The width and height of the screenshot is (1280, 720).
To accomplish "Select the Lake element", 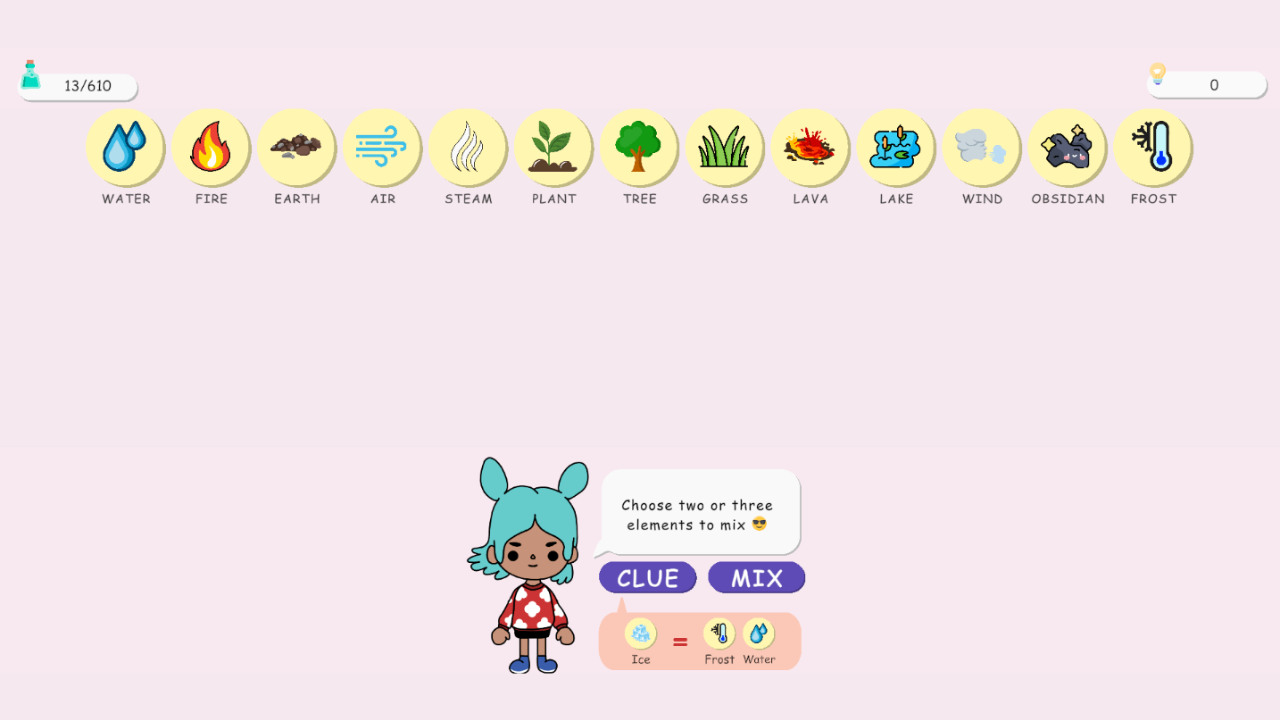I will pos(896,148).
